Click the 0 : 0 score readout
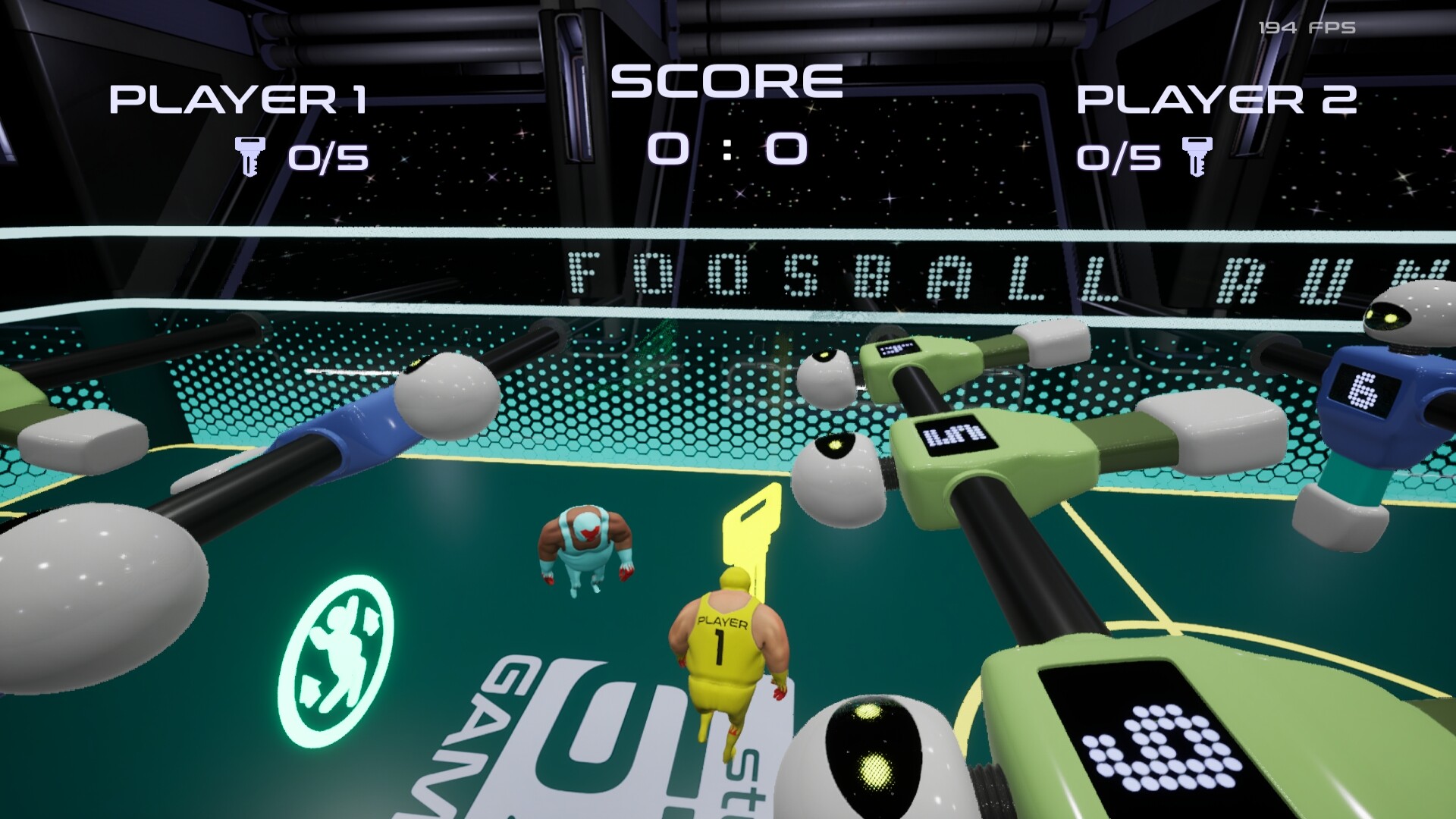The image size is (1456, 819). point(726,148)
